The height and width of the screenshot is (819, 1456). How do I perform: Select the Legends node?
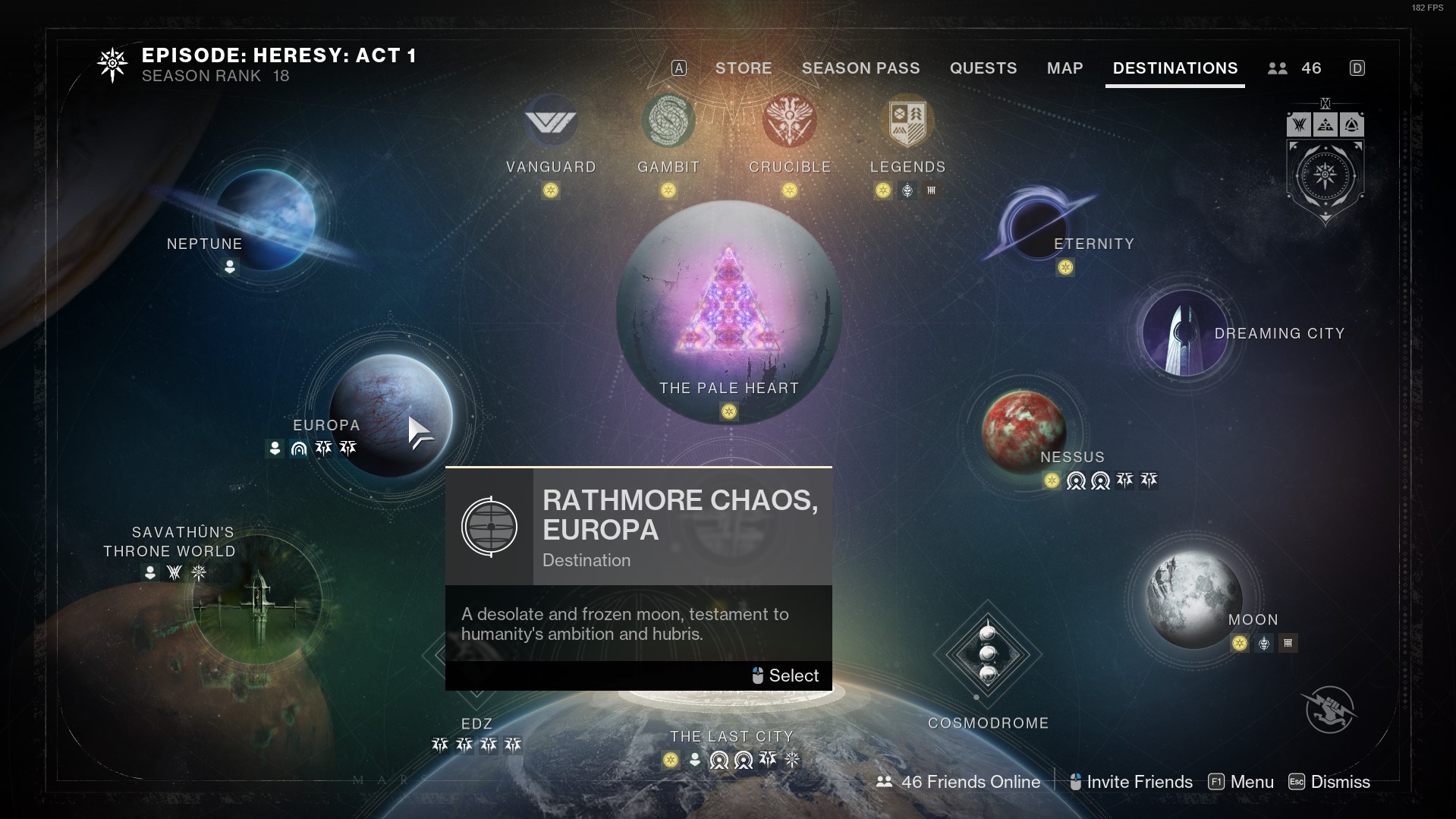click(x=907, y=121)
